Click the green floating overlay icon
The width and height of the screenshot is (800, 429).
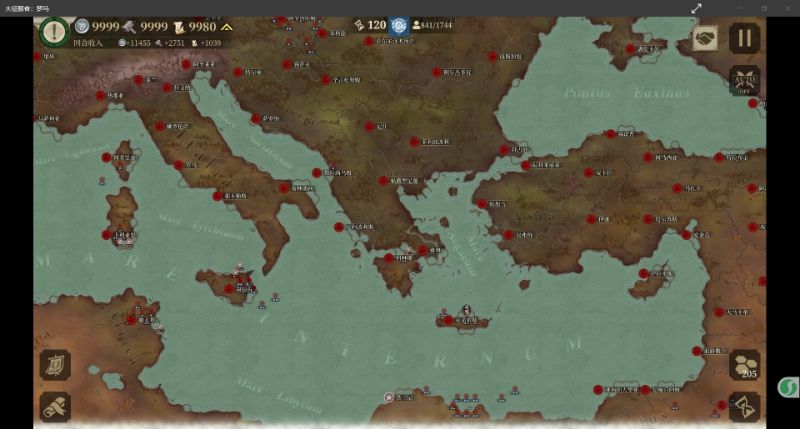788,387
